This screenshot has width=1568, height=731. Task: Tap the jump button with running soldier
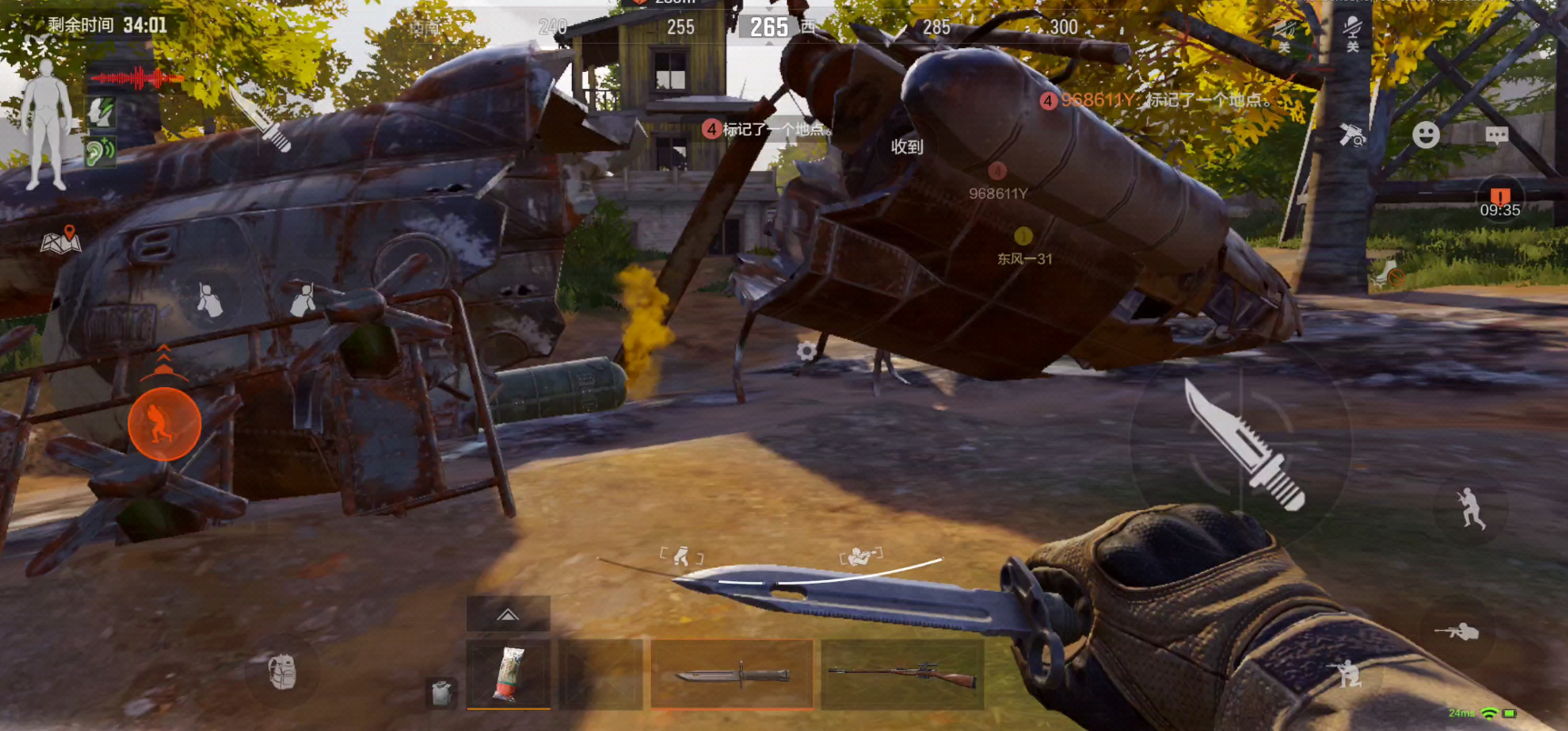pyautogui.click(x=1470, y=508)
